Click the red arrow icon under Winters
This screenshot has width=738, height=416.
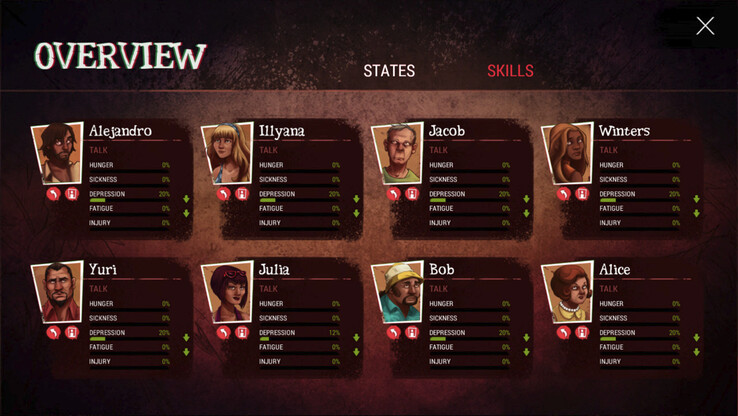[x=563, y=194]
